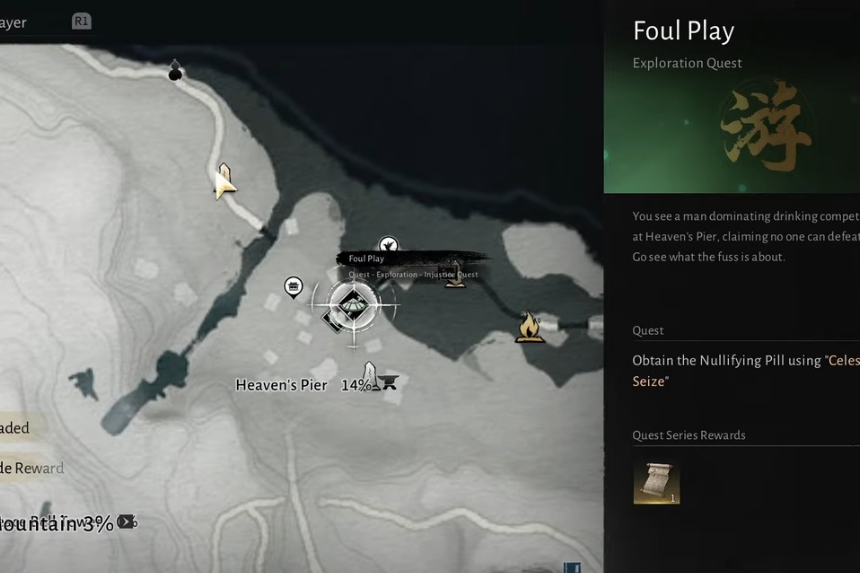Viewport: 860px width, 573px height.
Task: Open the quest series reward scroll item
Action: pyautogui.click(x=656, y=481)
